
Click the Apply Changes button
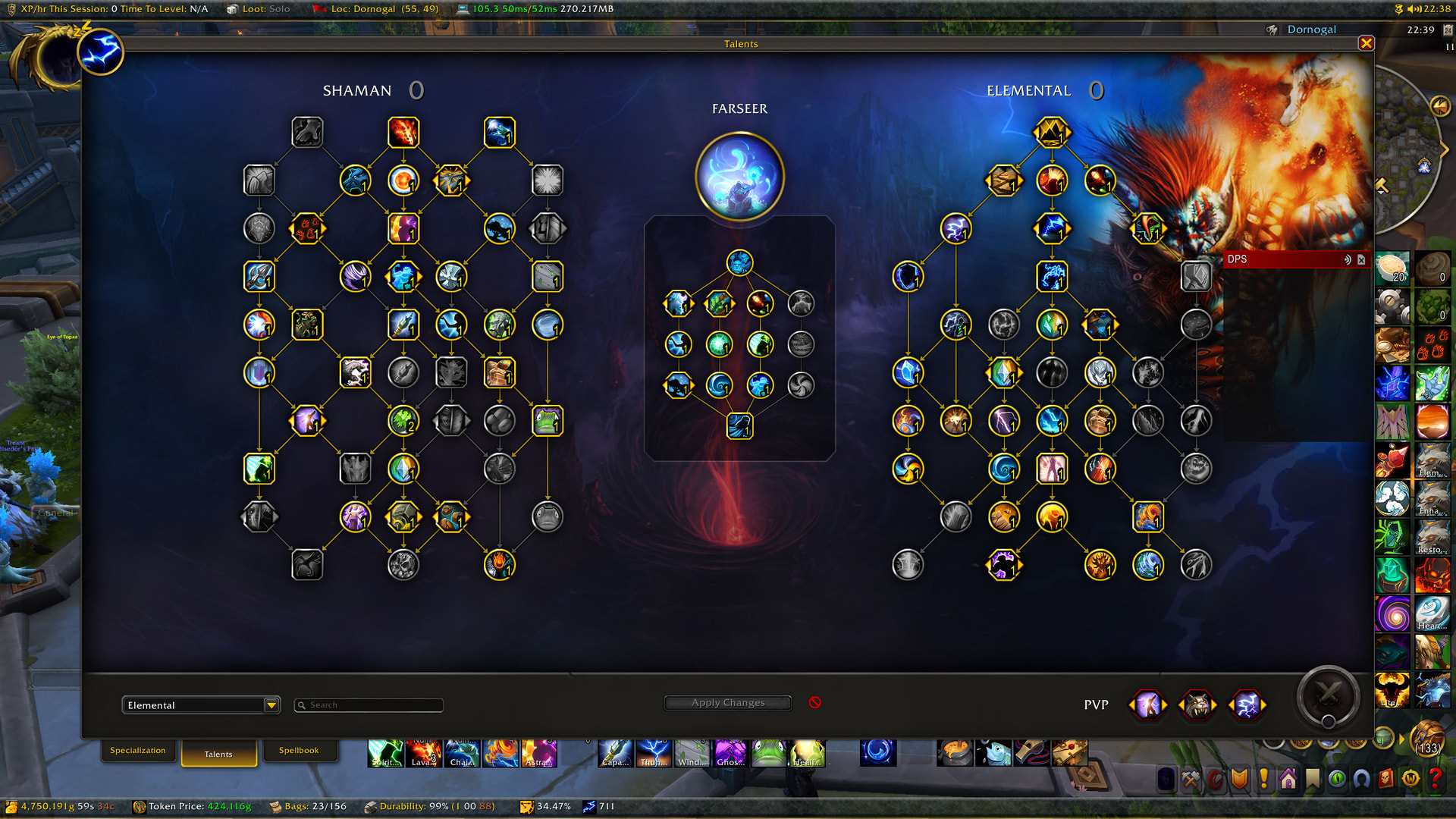point(728,703)
